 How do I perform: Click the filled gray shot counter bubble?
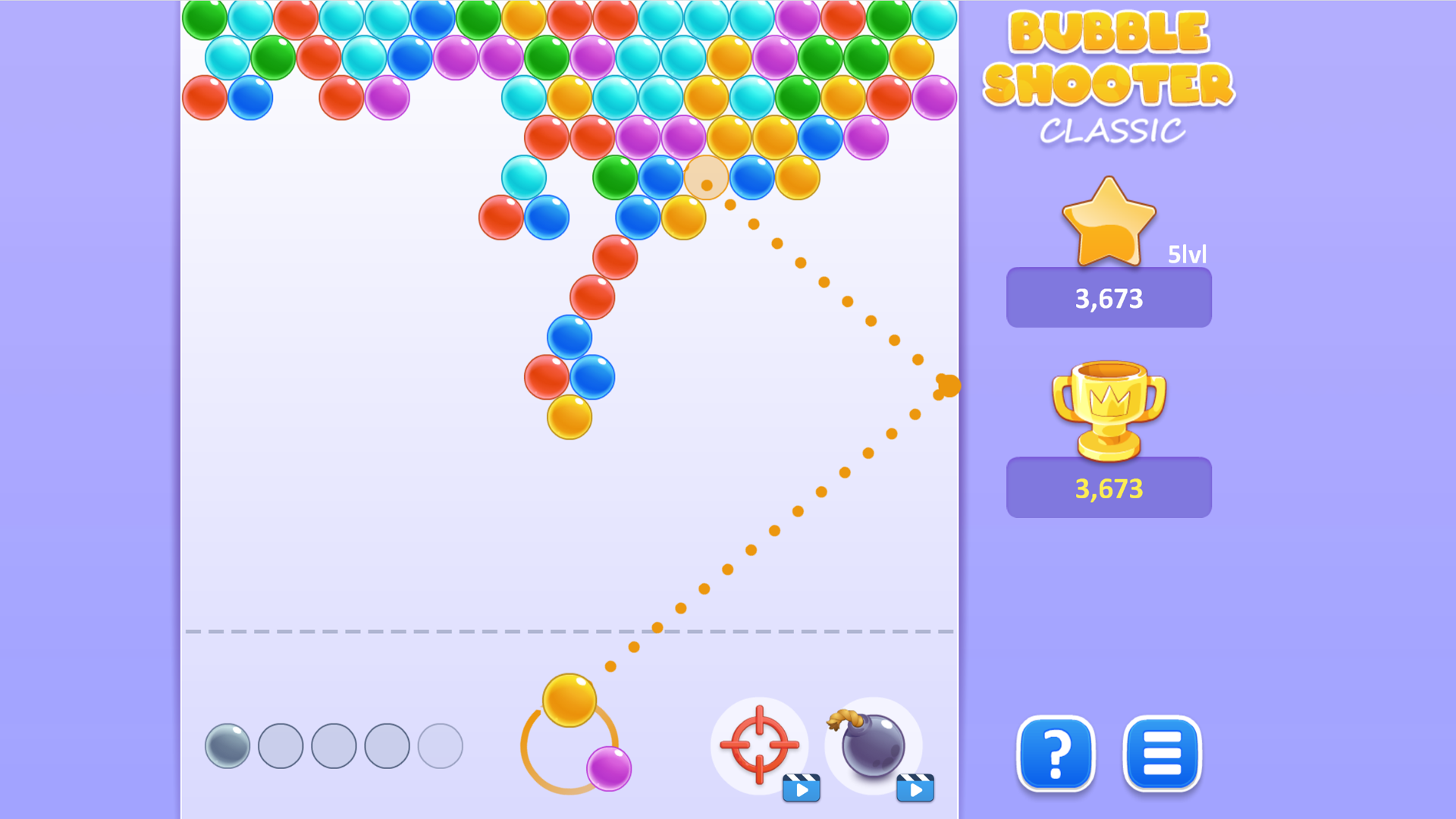(x=227, y=745)
